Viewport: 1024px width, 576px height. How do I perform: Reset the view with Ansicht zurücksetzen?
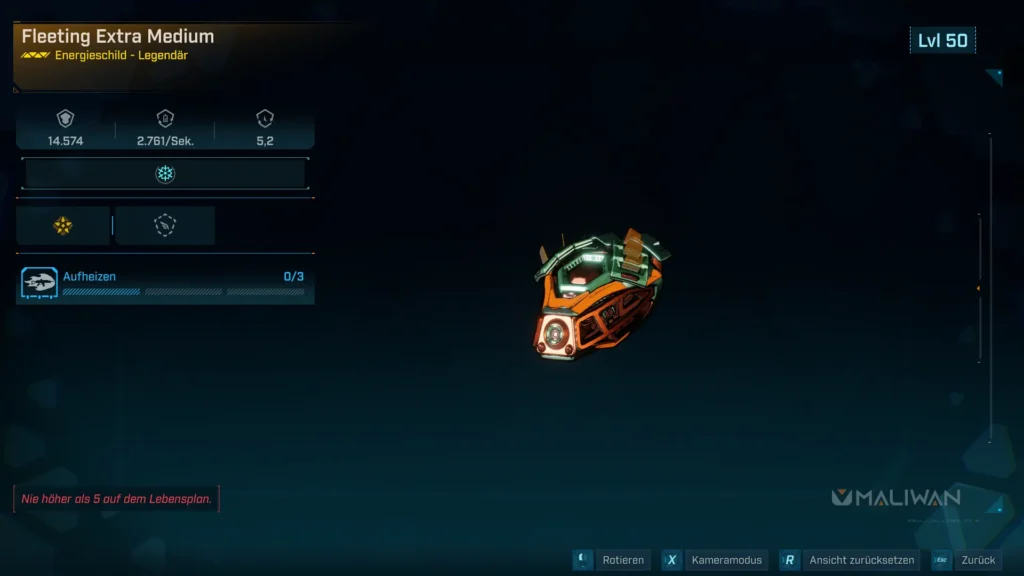(847, 561)
